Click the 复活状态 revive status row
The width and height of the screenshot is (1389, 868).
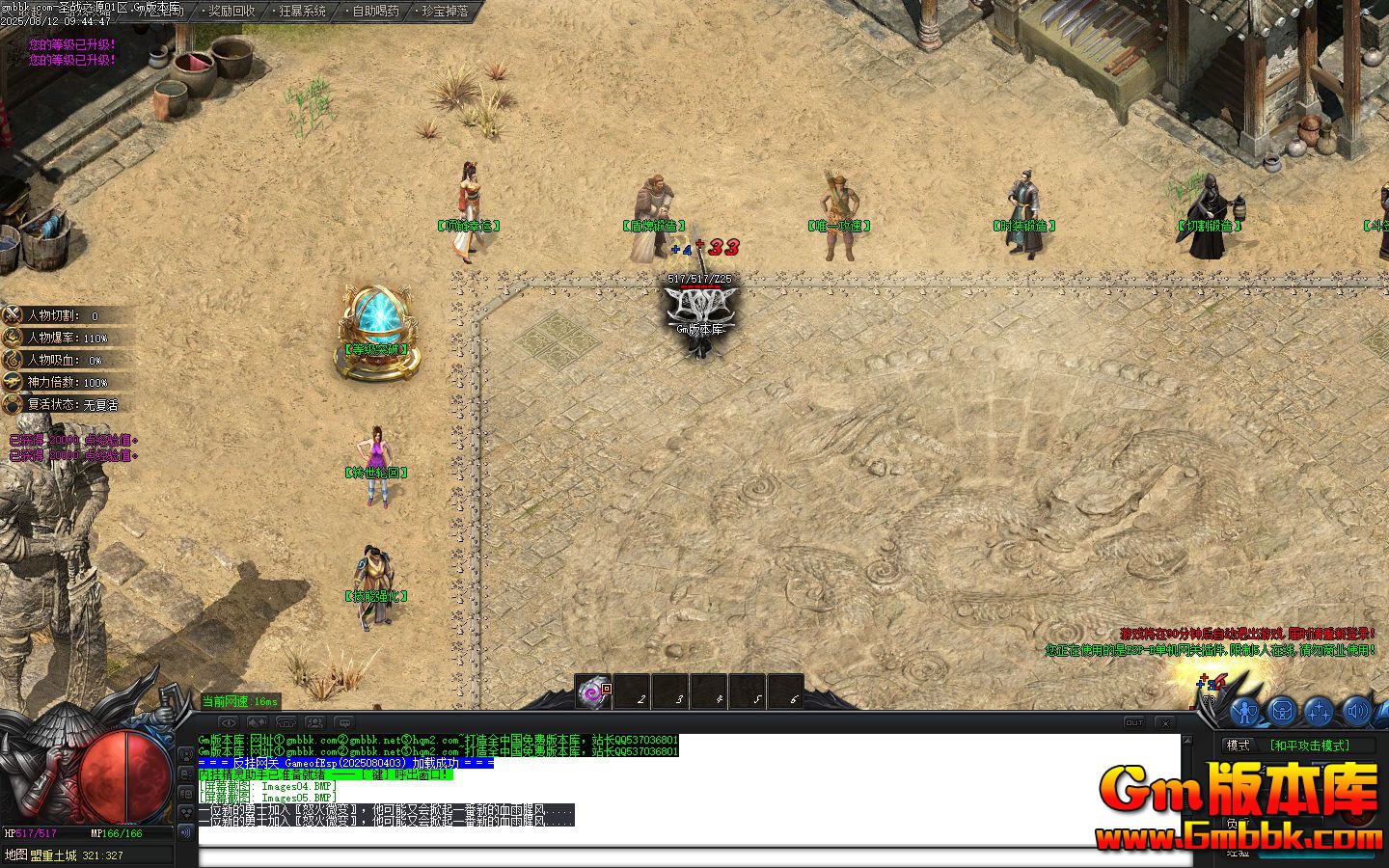(x=68, y=405)
